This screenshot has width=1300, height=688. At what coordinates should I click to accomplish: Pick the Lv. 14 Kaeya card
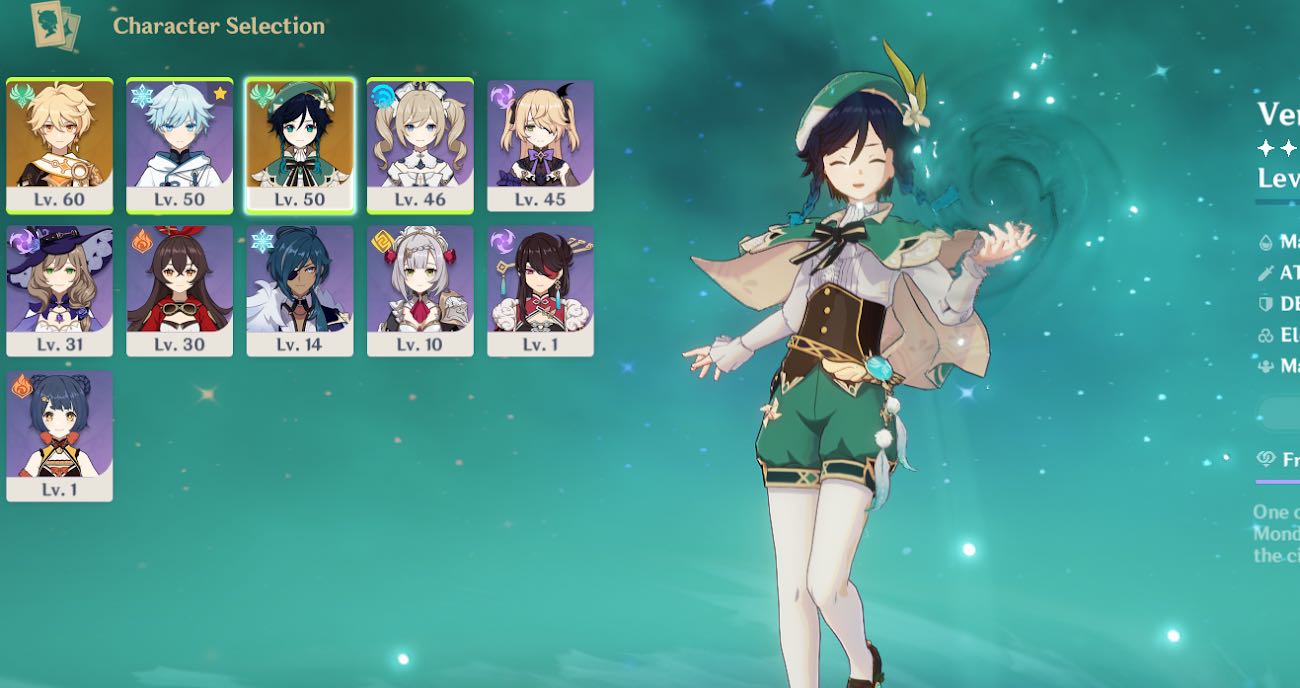pos(300,290)
